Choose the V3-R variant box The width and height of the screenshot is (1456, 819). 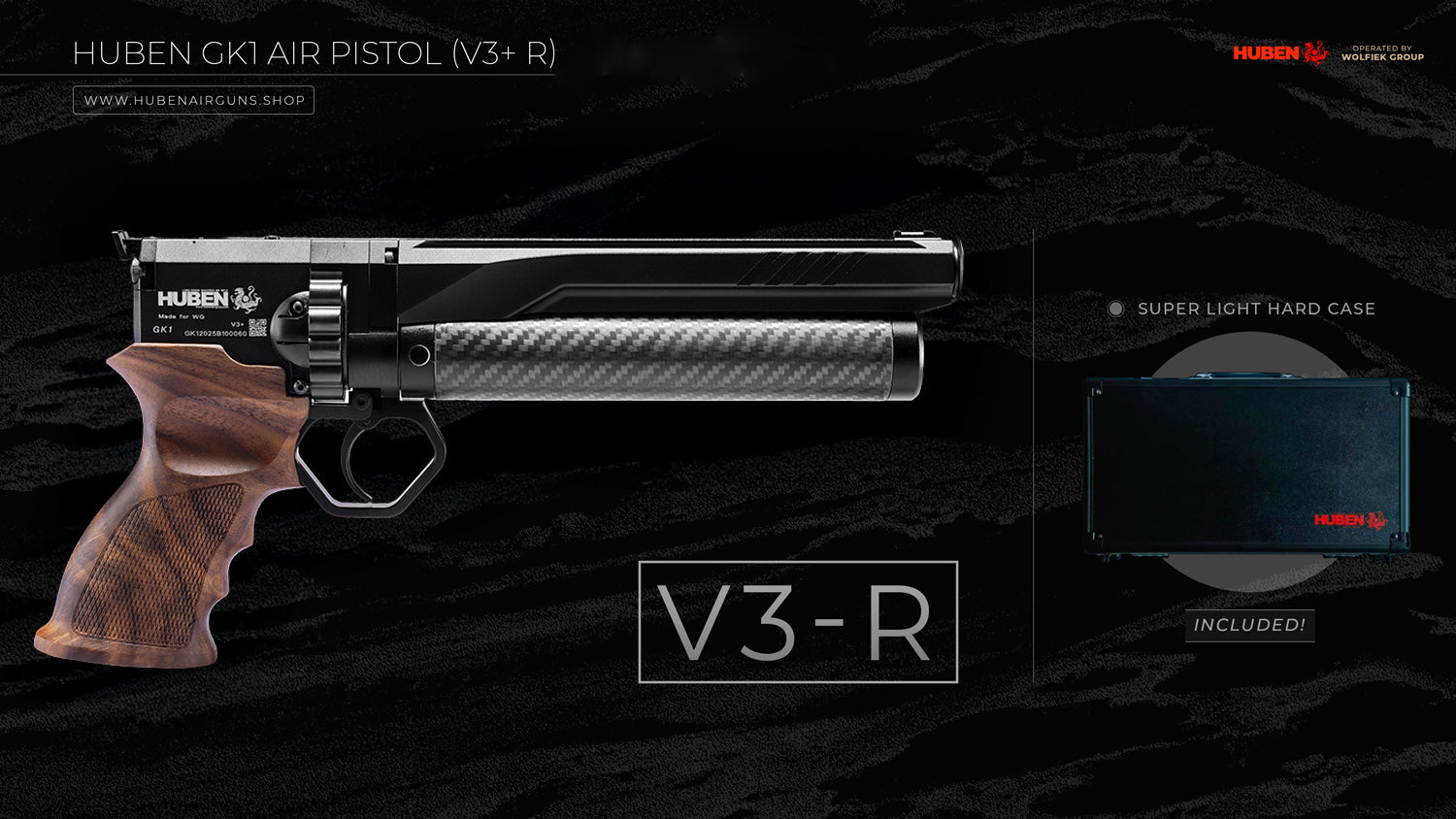click(x=798, y=622)
